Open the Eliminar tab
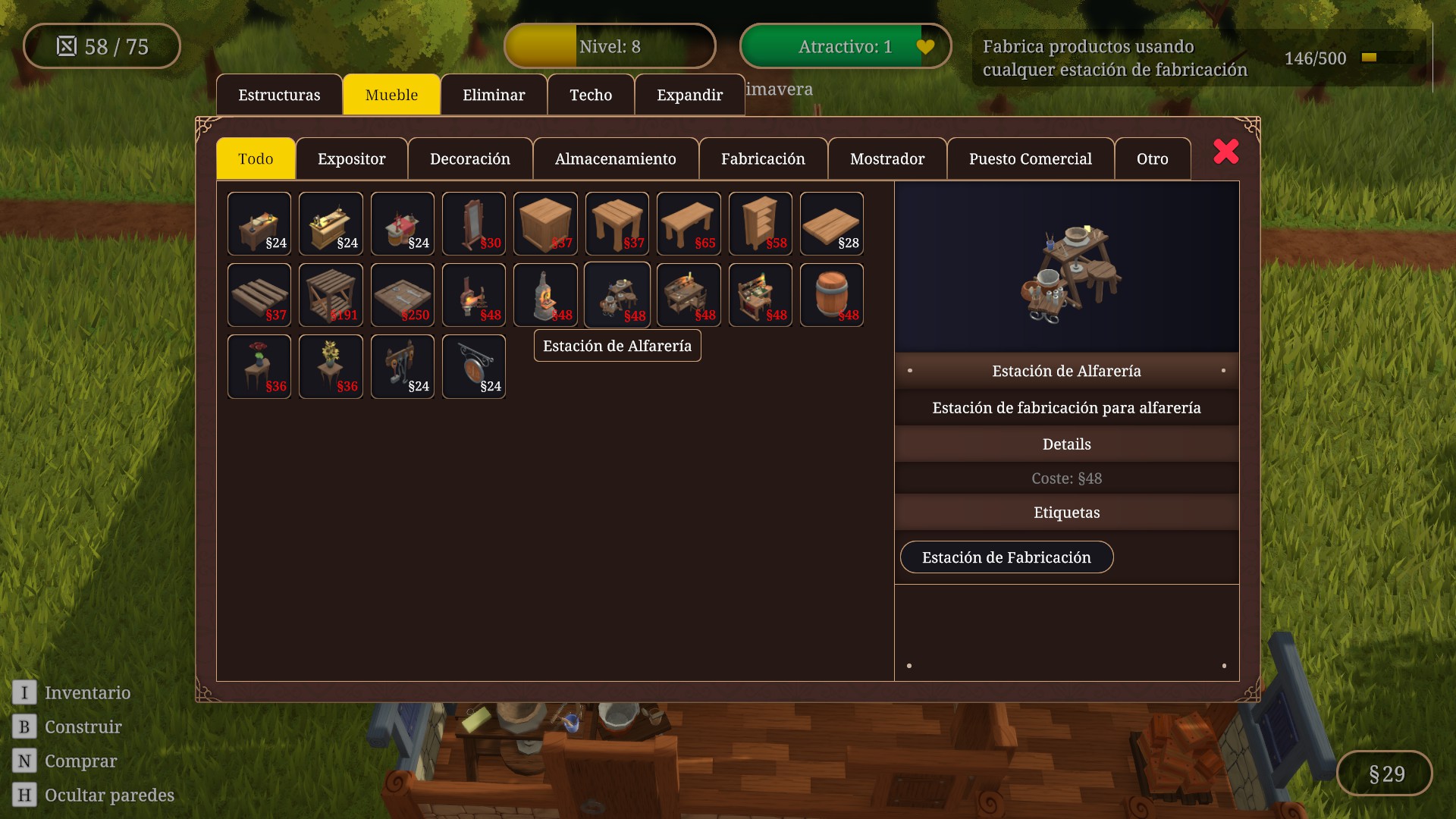Screen dimensions: 1456x819 494,95
